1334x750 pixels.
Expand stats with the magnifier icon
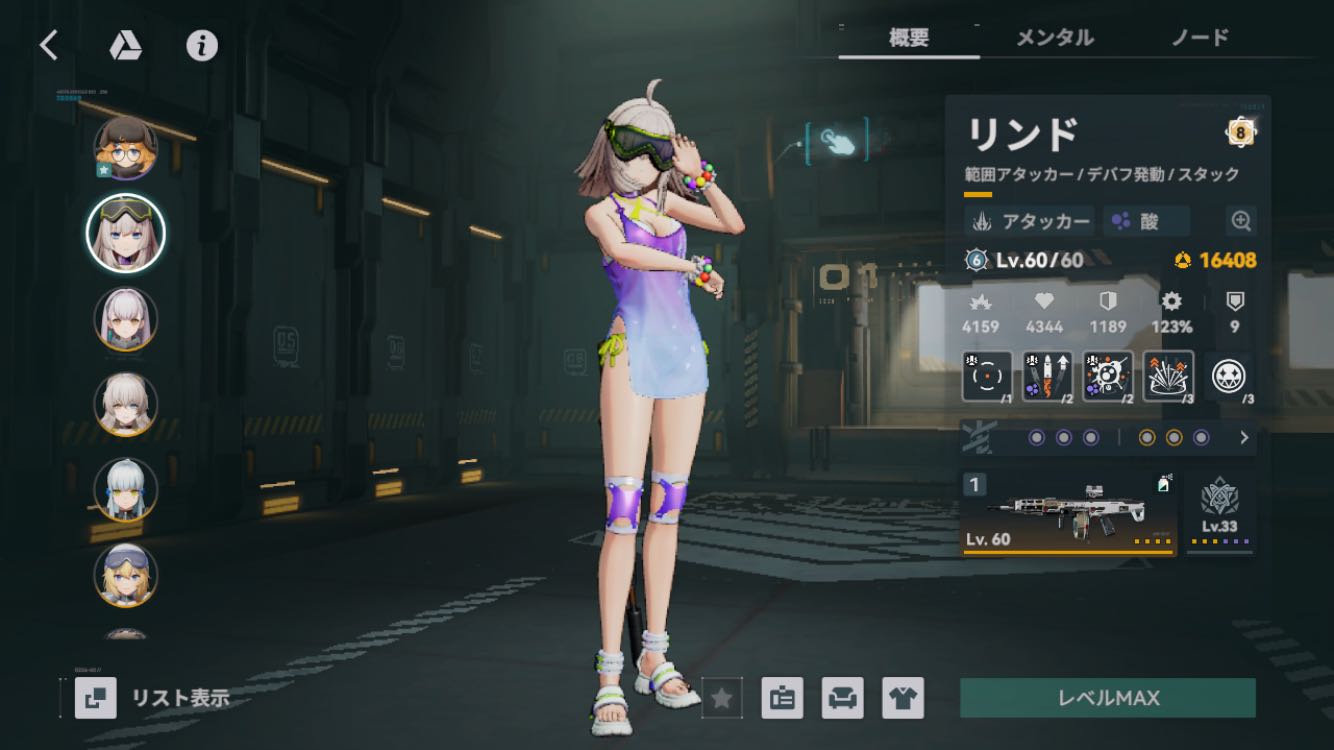coord(1240,221)
